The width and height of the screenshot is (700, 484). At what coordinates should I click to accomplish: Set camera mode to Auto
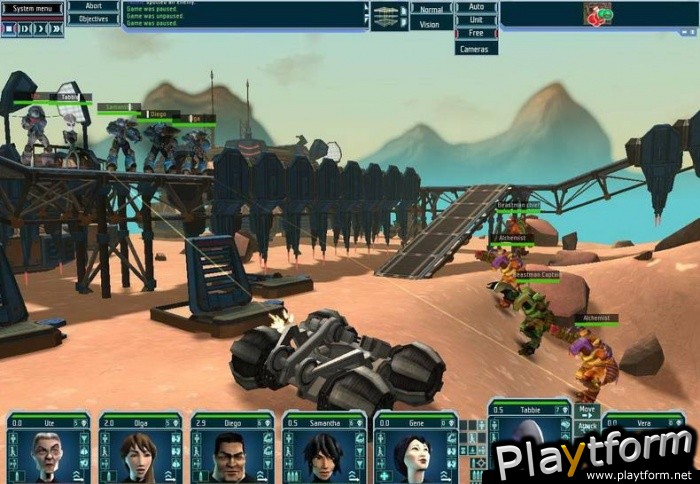click(x=476, y=7)
